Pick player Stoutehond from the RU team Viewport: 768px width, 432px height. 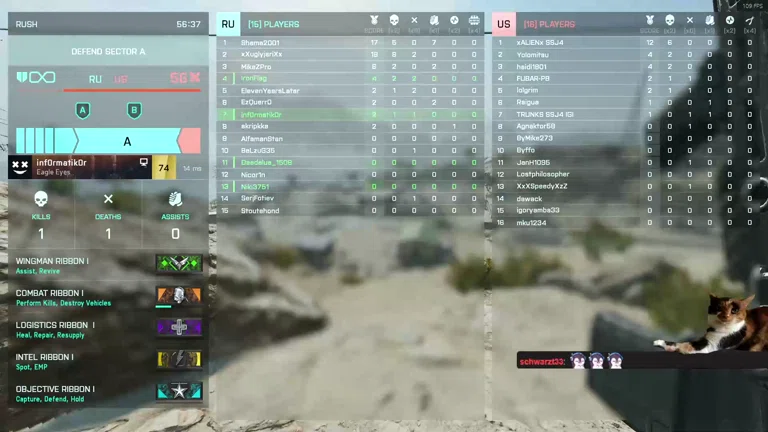point(260,211)
